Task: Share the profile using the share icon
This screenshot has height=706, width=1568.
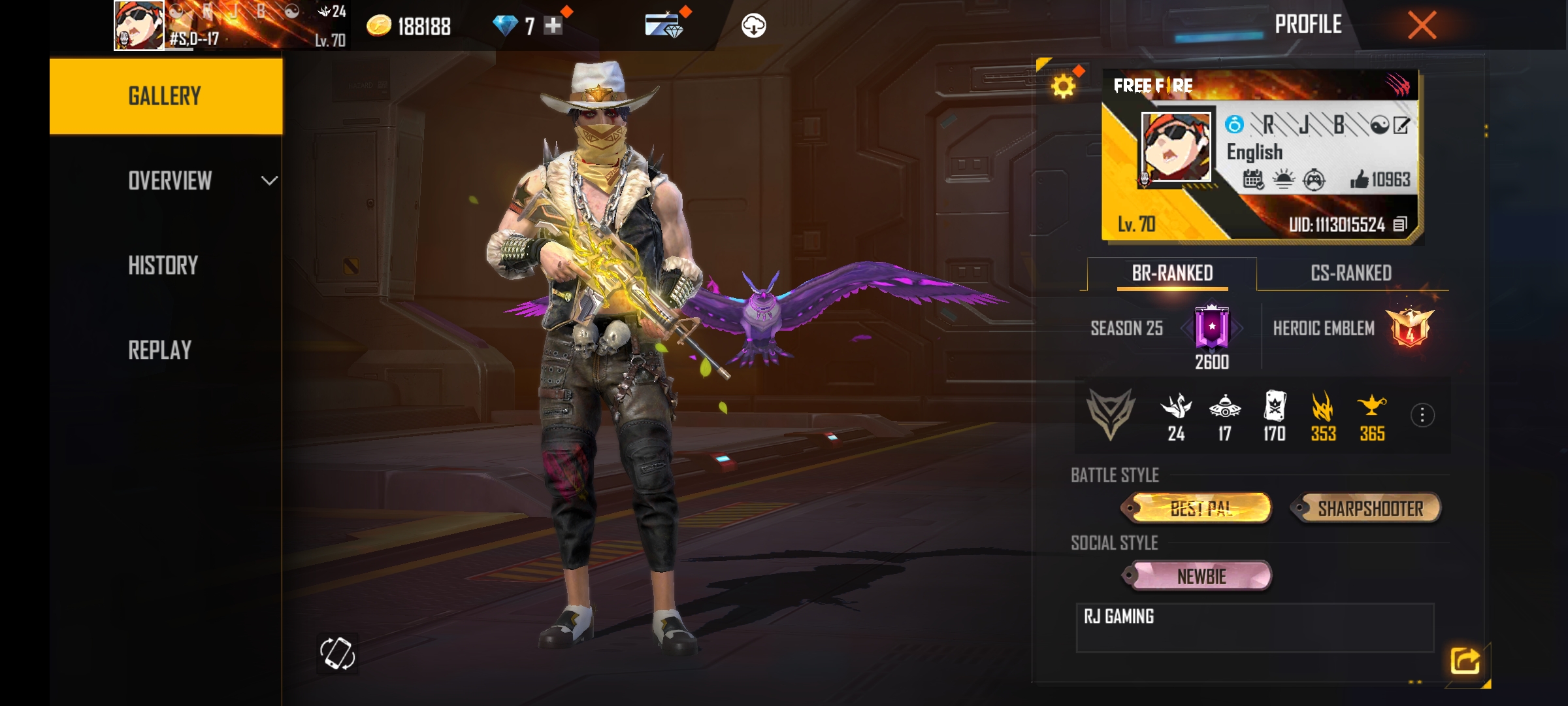Action: coord(1465,660)
